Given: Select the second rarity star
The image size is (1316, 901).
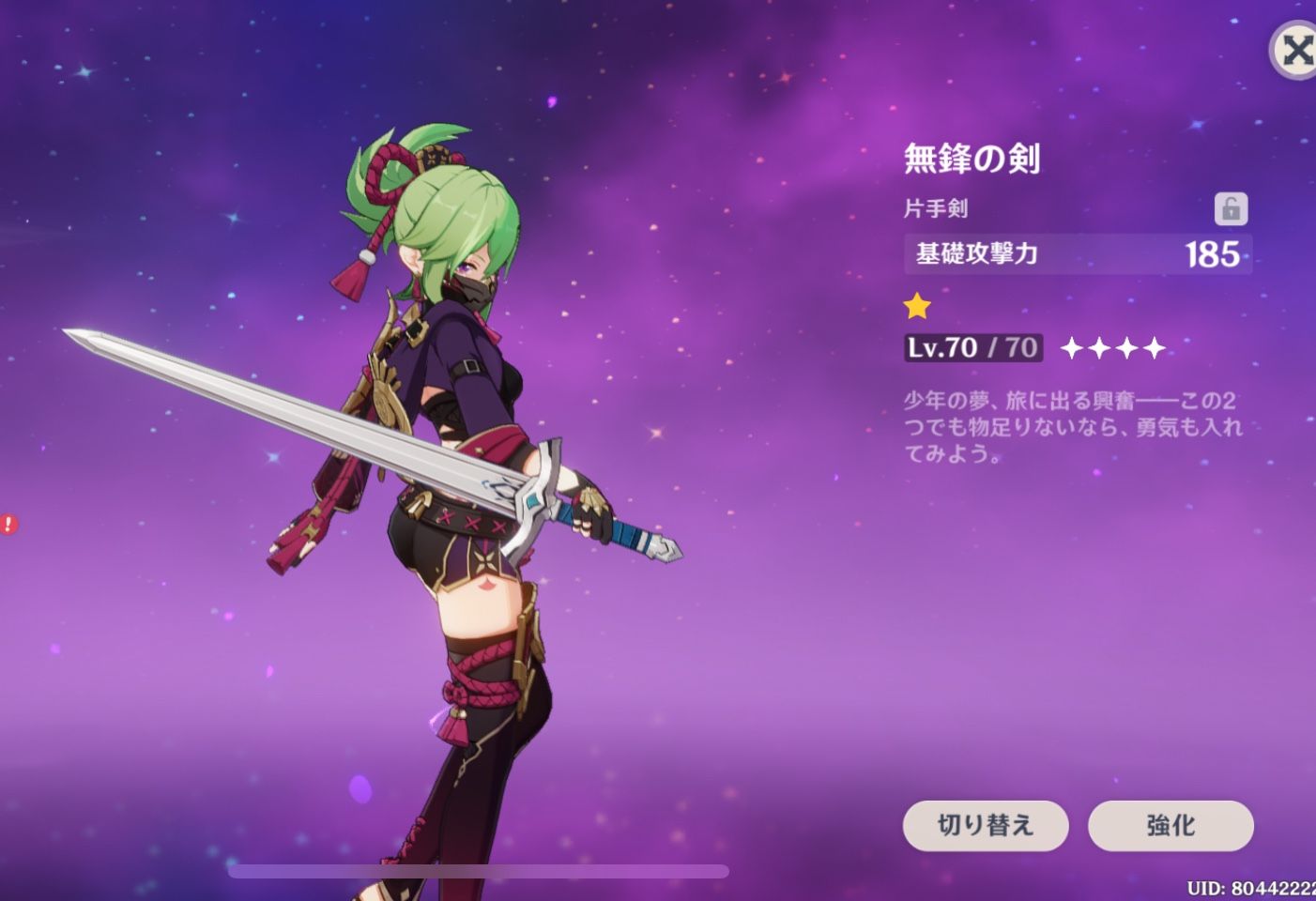Looking at the screenshot, I should [1100, 347].
